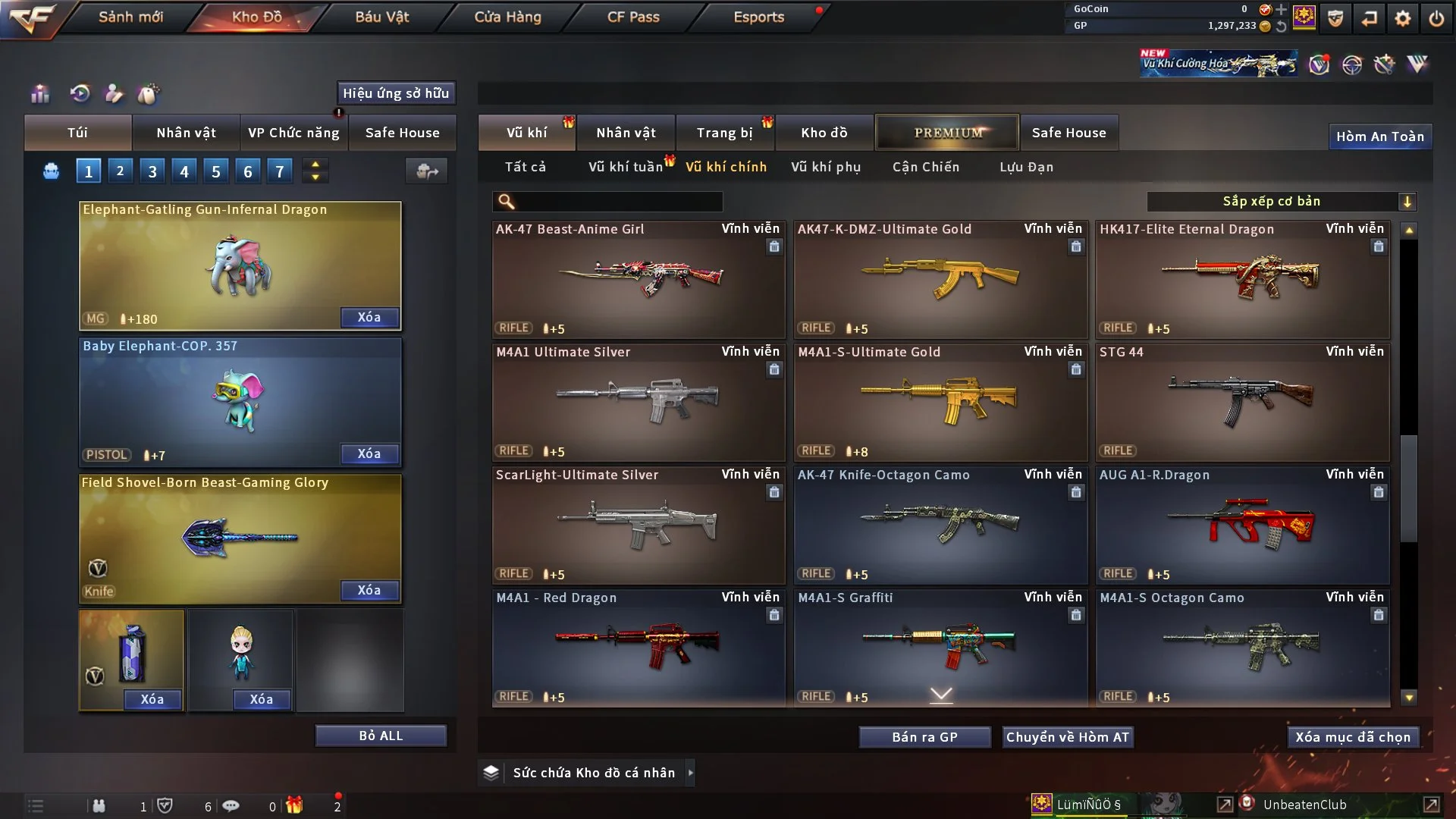Choose the AUG A1-R.Dragon rifle
Image resolution: width=1456 pixels, height=819 pixels.
tap(1242, 524)
